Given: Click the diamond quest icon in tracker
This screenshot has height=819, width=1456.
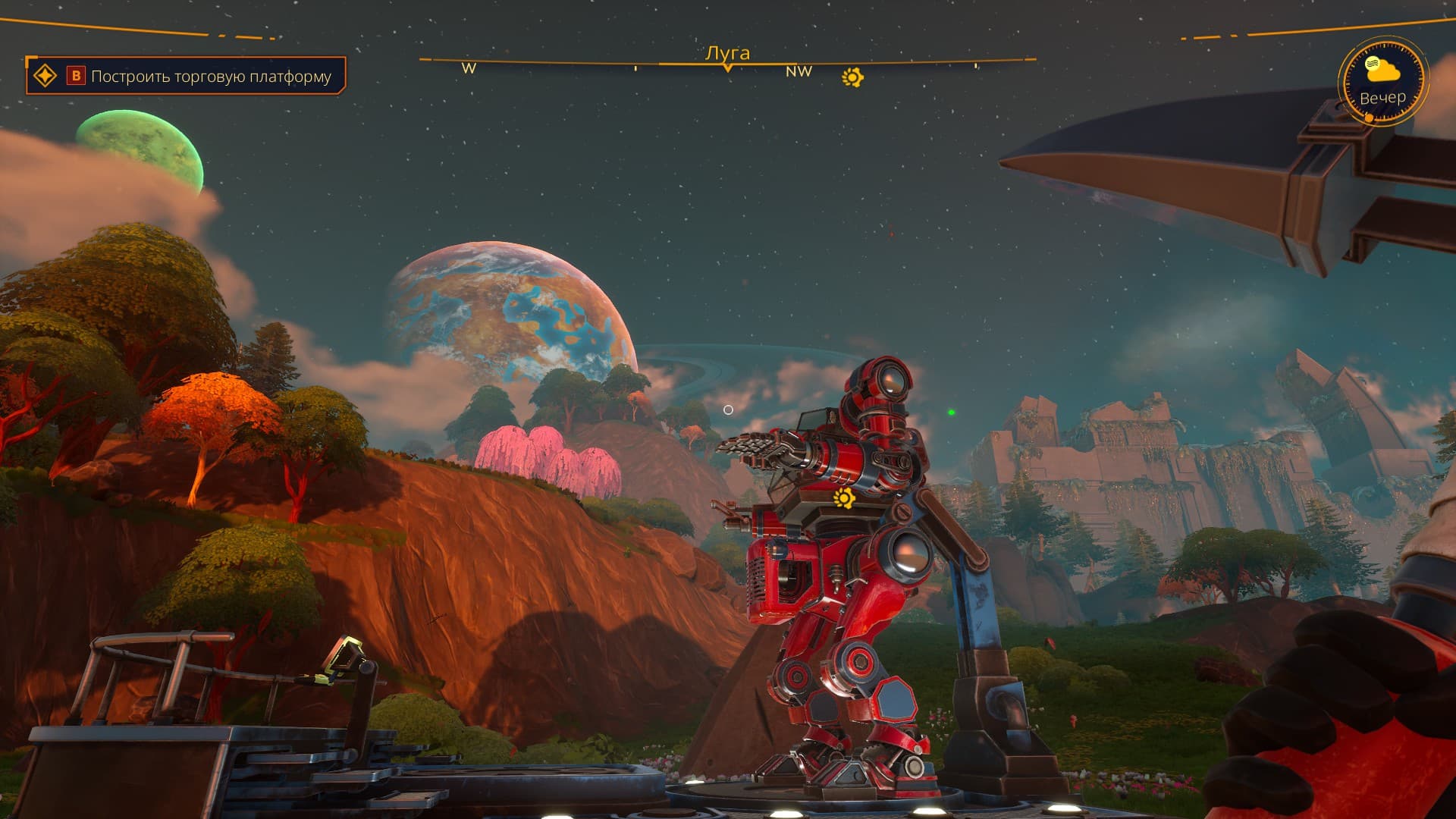Looking at the screenshot, I should (x=45, y=76).
